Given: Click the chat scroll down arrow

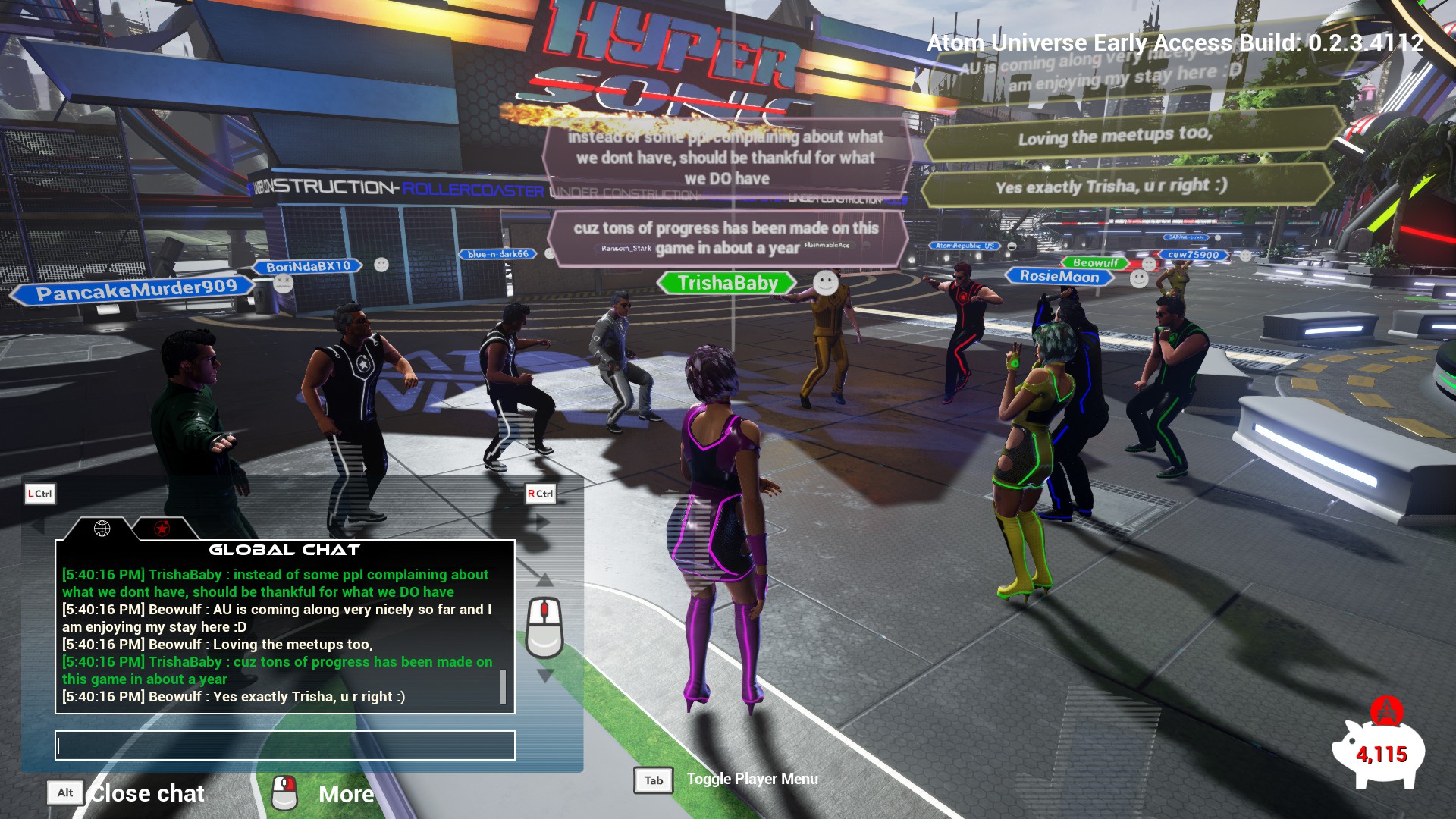Looking at the screenshot, I should coord(544,676).
